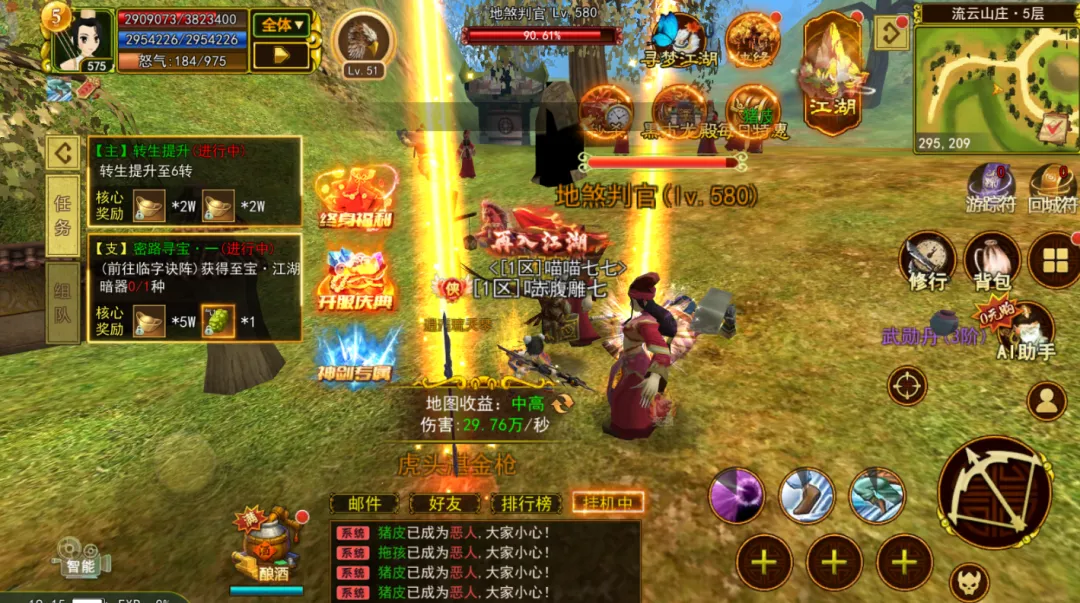Use the 回城符 return scroll
The height and width of the screenshot is (603, 1080).
pos(1052,188)
